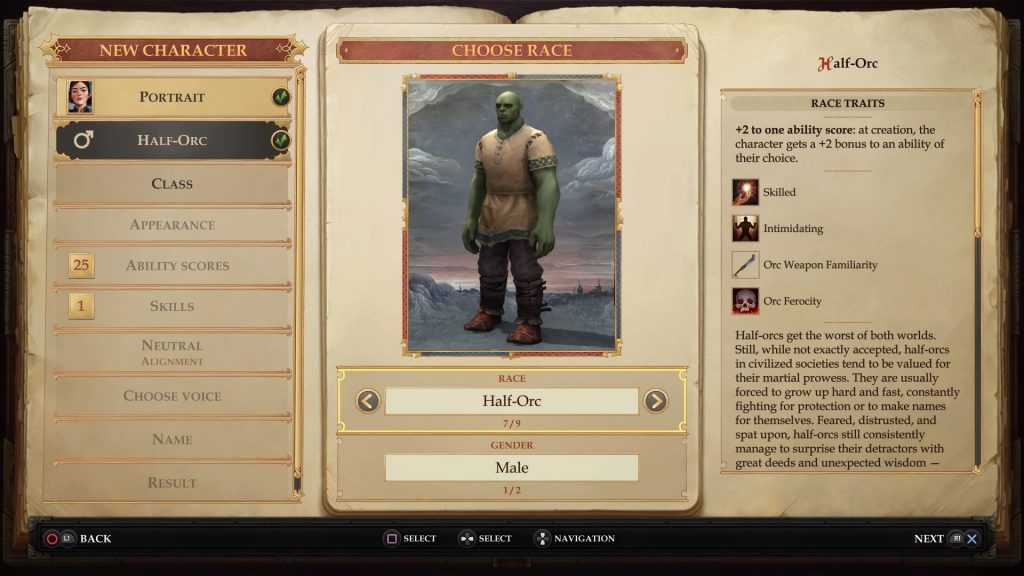Open the Portrait step
The width and height of the screenshot is (1024, 576).
click(172, 97)
